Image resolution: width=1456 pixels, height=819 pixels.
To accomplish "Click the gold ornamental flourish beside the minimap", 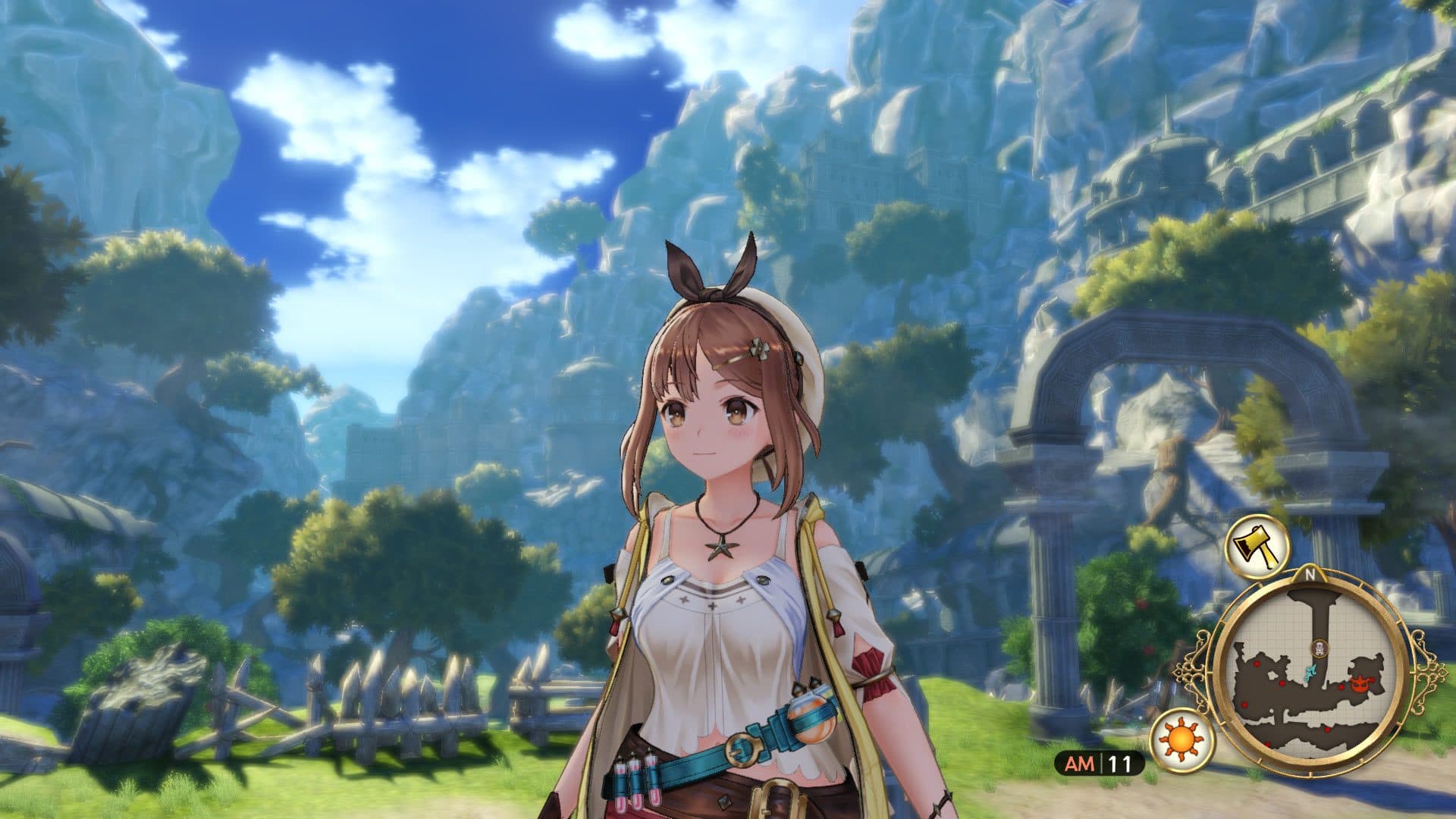I will (1428, 671).
